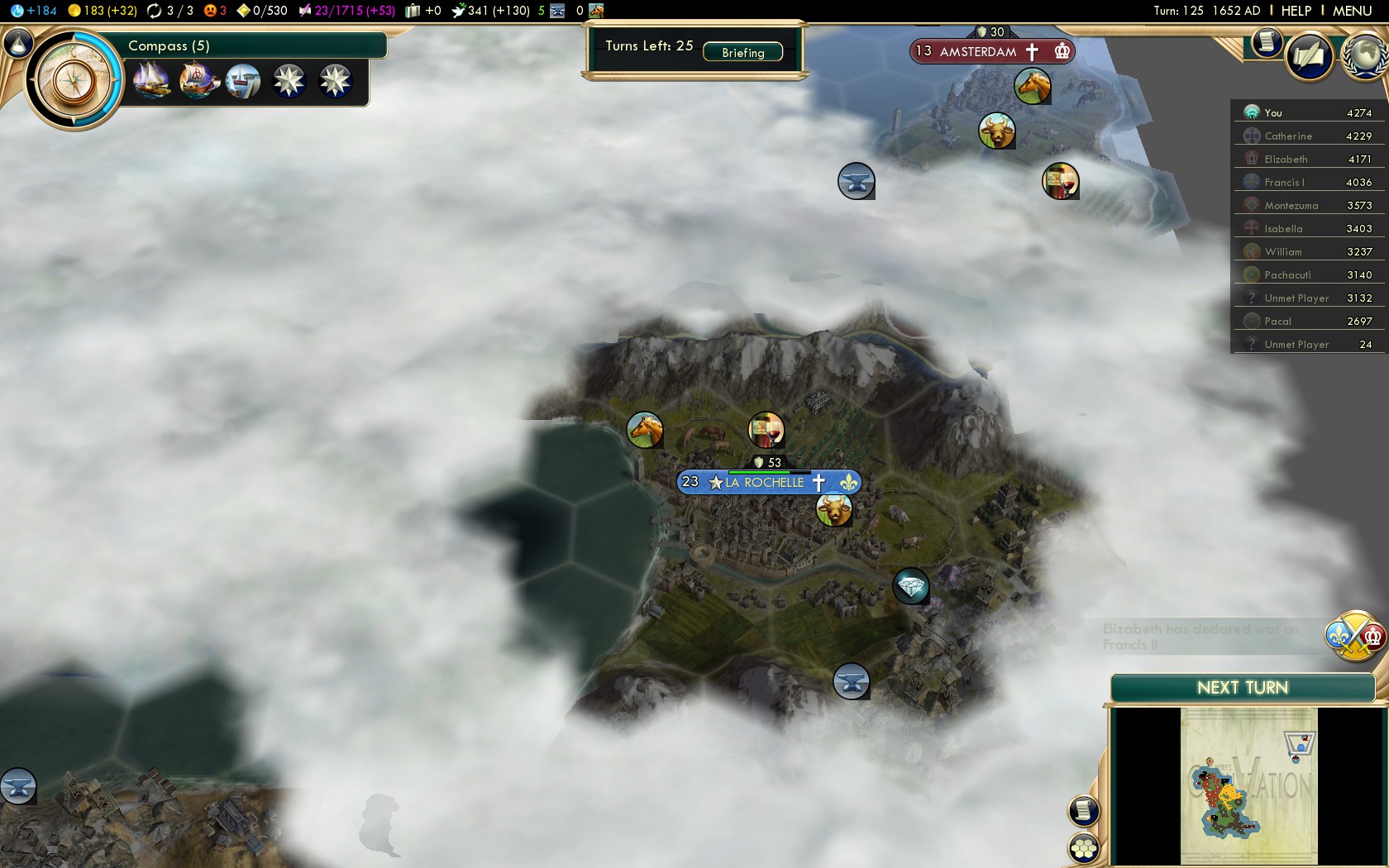Open the game MENU
1389x868 pixels.
[1352, 11]
